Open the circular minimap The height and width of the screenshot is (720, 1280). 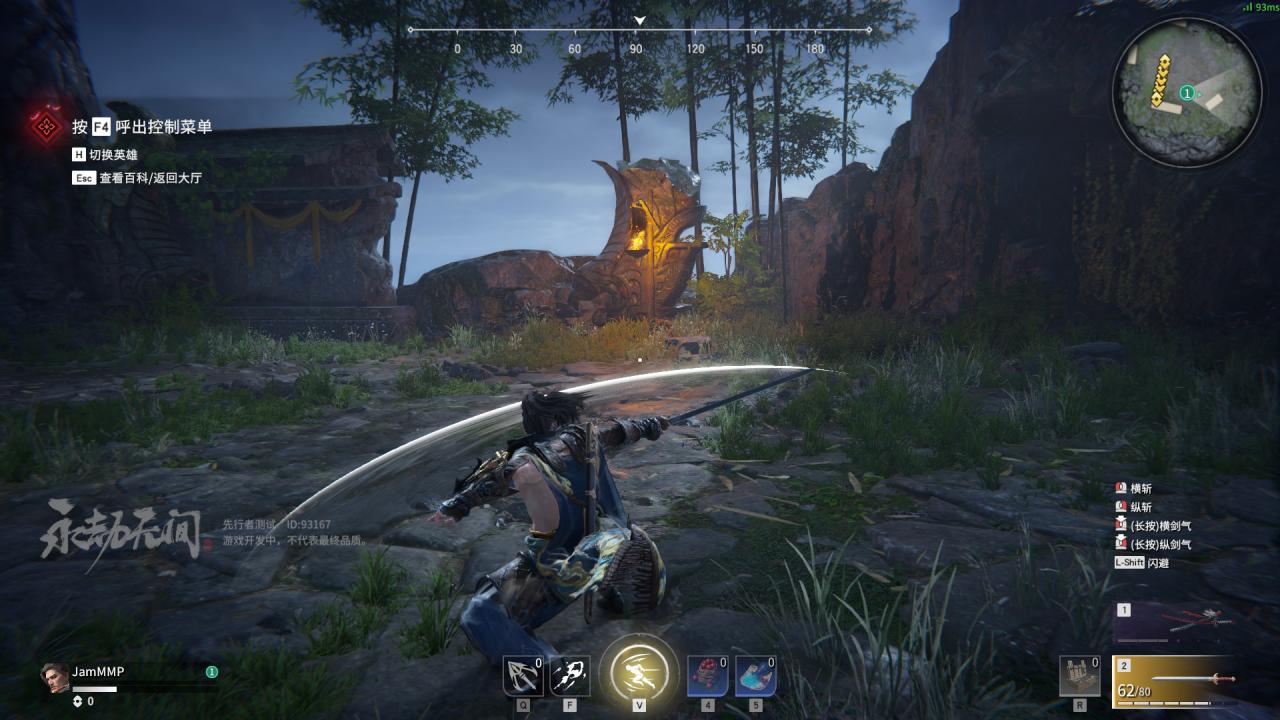(x=1187, y=93)
